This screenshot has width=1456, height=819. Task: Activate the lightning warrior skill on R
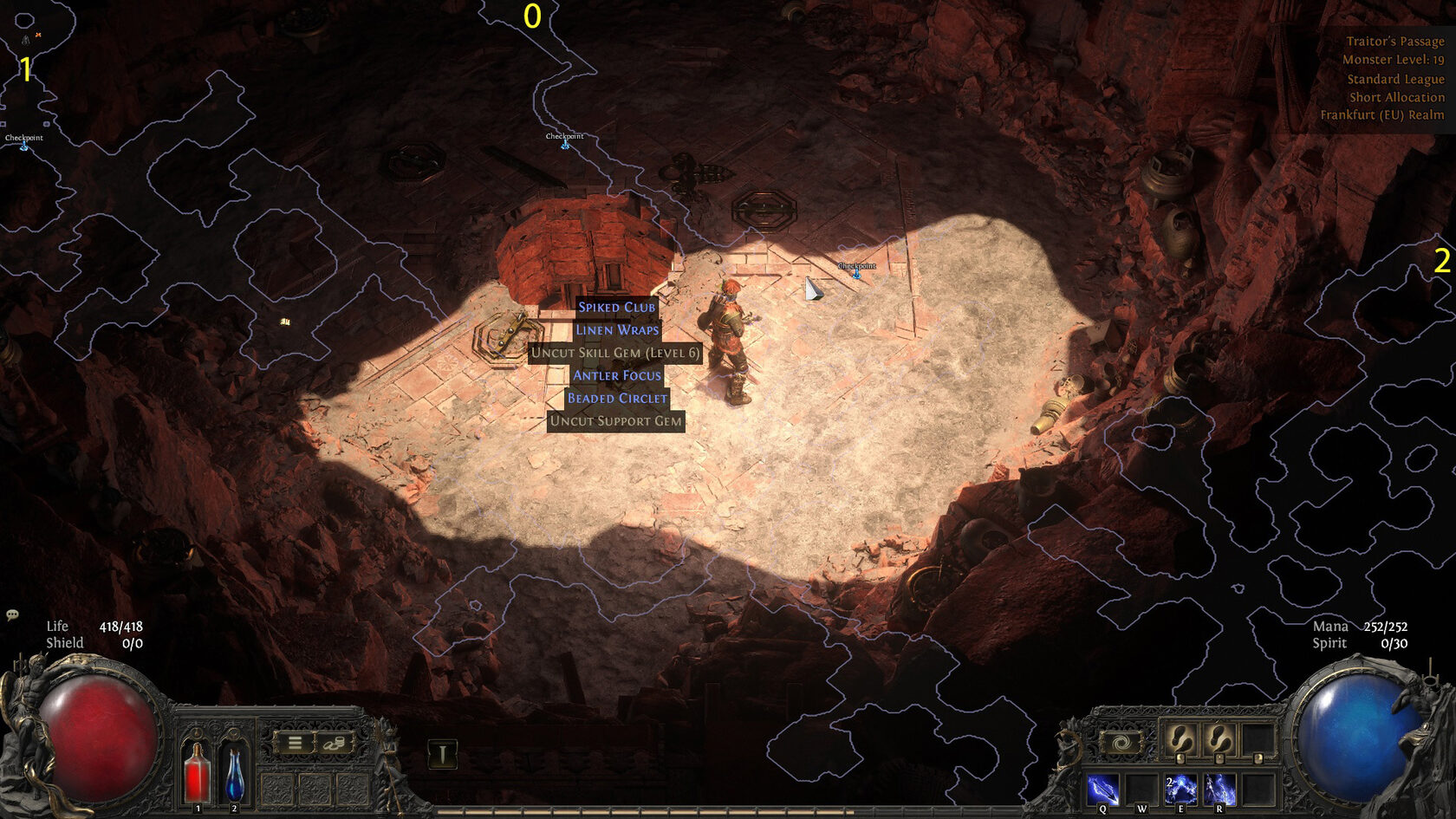(1219, 790)
